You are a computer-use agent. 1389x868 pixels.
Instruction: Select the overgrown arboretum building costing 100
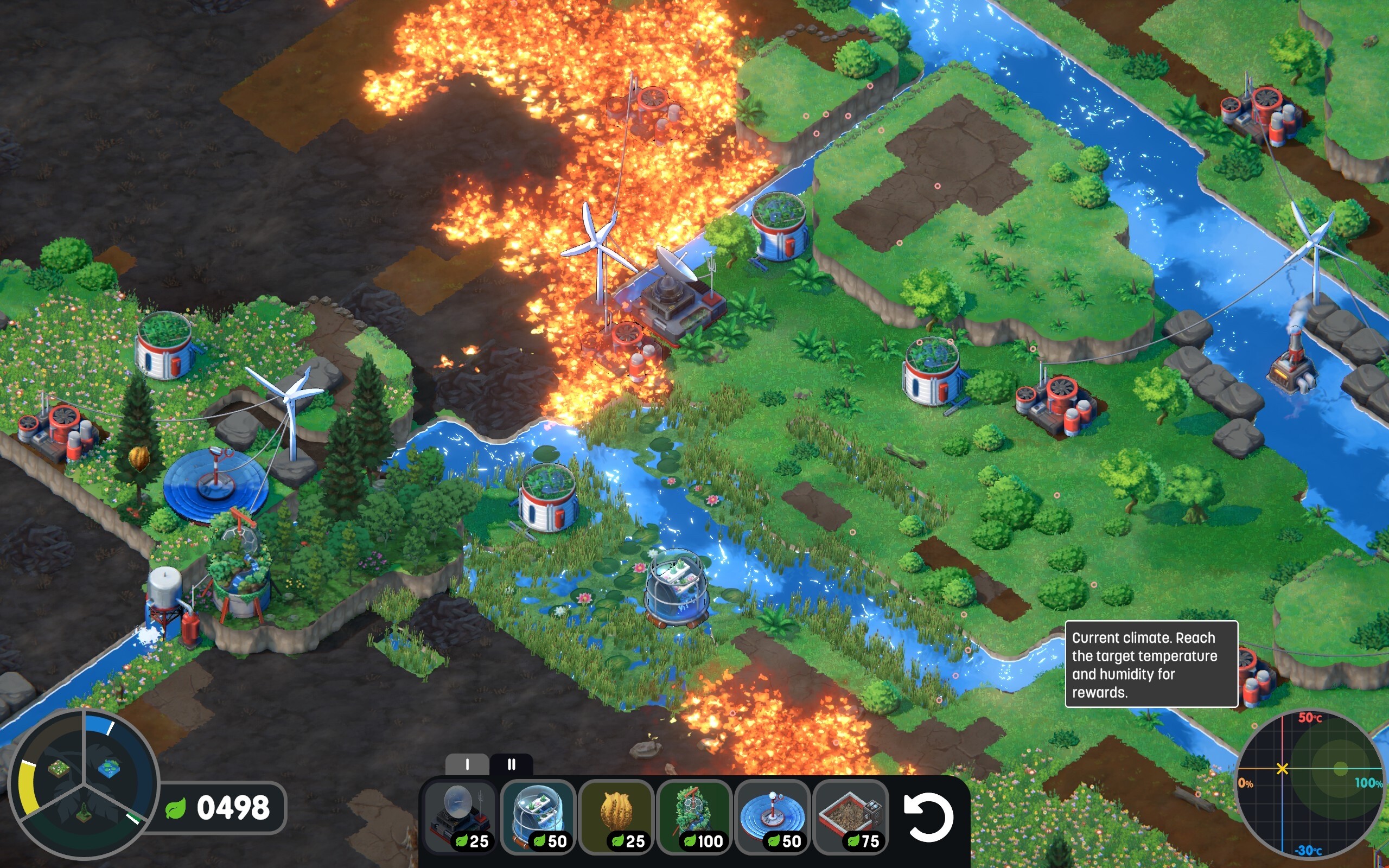coord(694,816)
